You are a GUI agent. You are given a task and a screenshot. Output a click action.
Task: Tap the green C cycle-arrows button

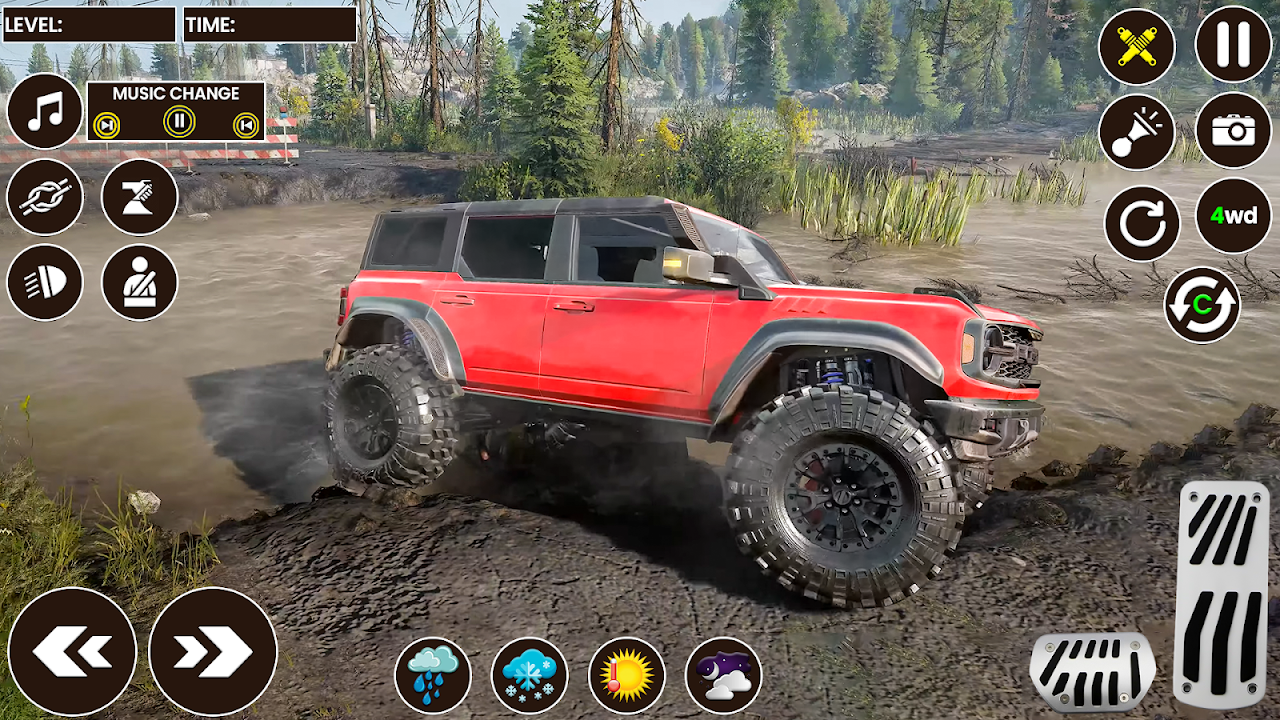(x=1202, y=305)
